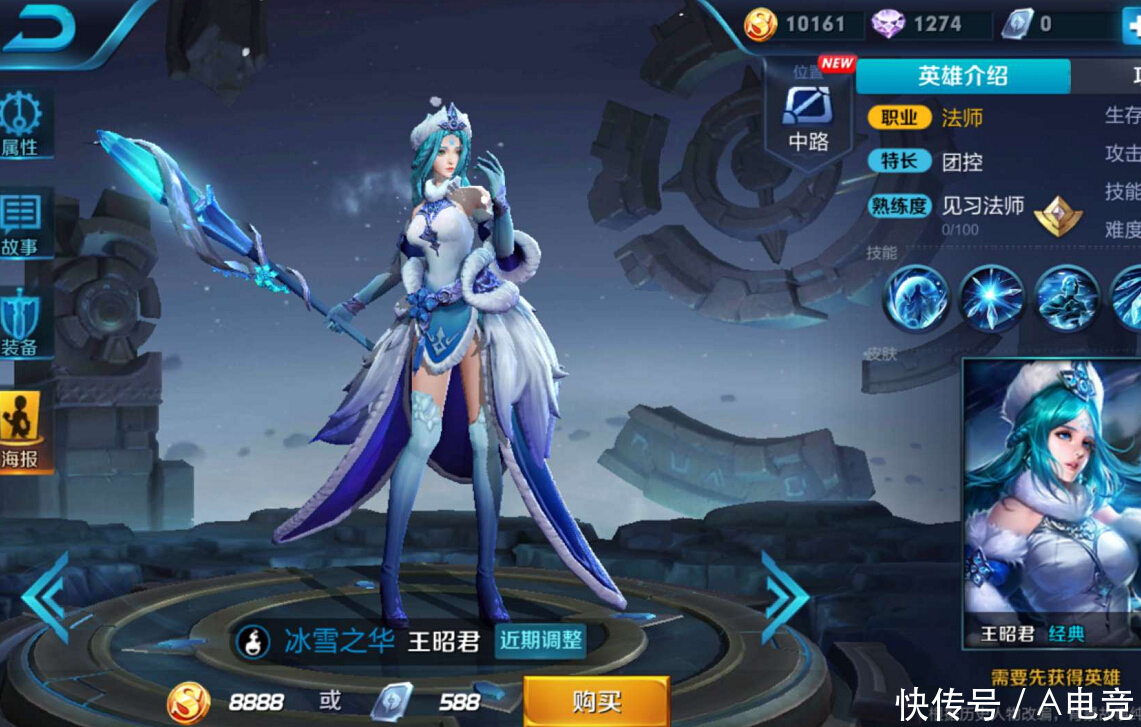Select the ice crystal burst skill icon
Viewport: 1141px width, 727px height.
tap(990, 298)
